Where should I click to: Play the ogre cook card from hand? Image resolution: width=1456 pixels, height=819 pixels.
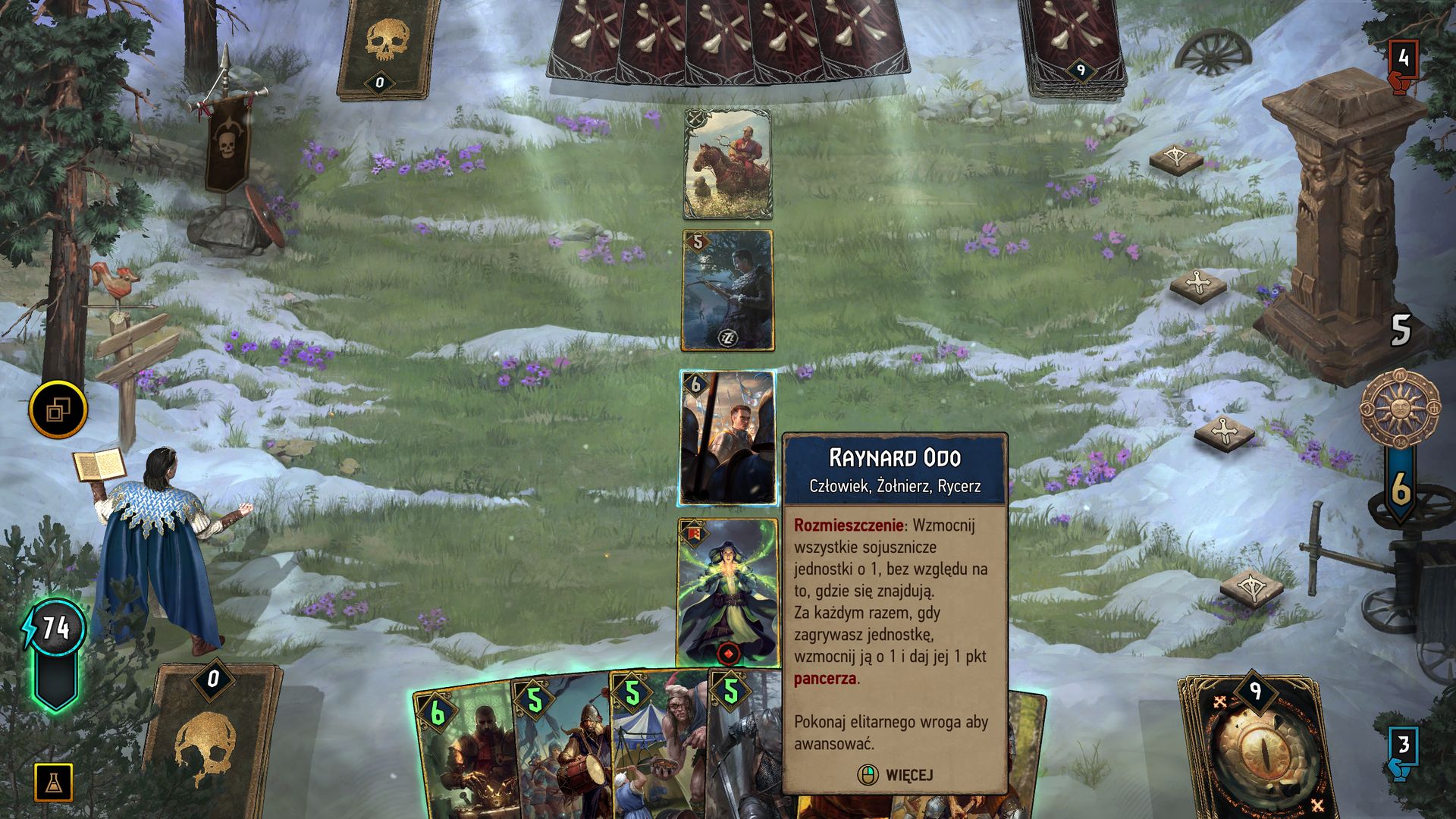(660, 751)
